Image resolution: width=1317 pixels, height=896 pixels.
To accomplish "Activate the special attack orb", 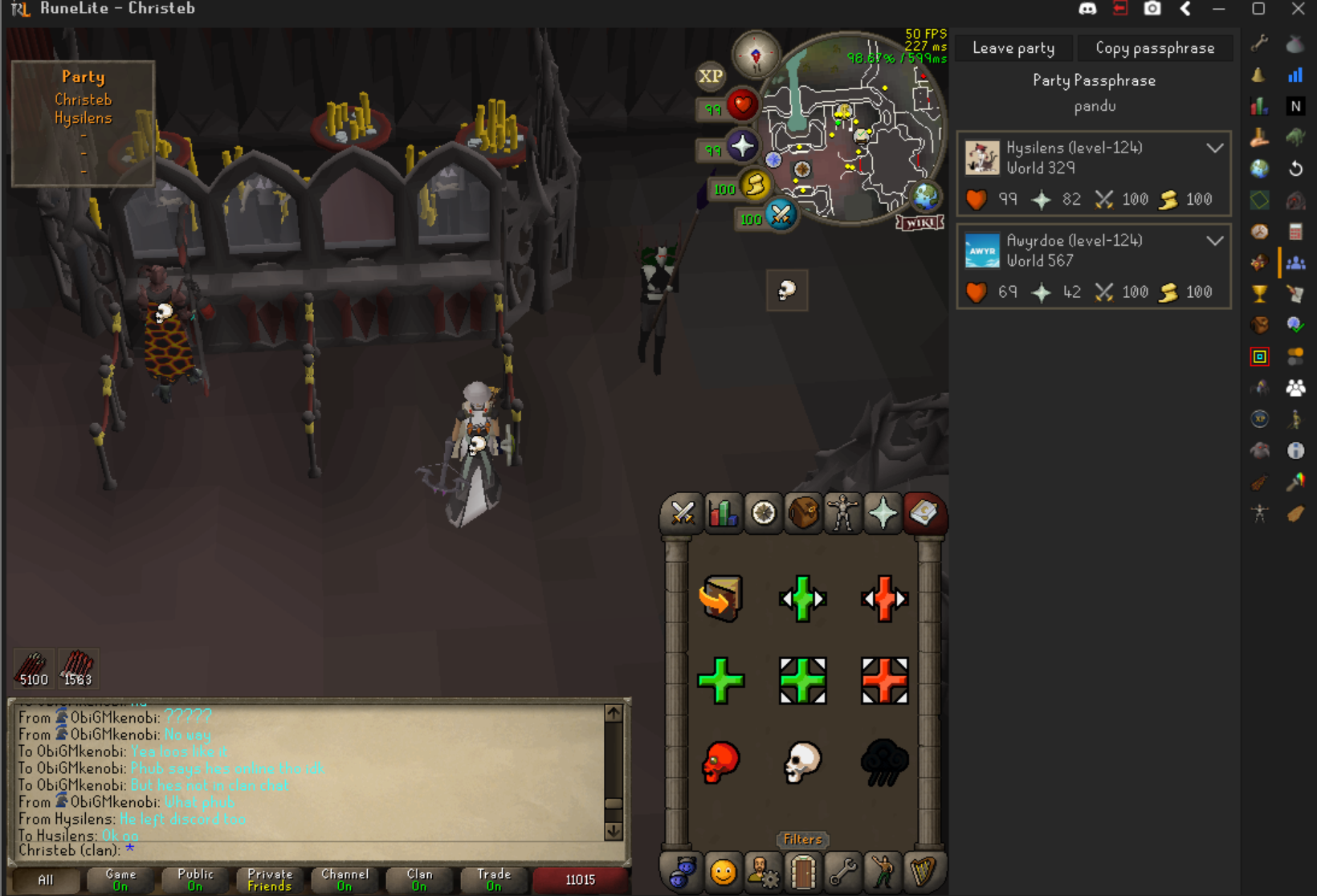I will [x=780, y=214].
